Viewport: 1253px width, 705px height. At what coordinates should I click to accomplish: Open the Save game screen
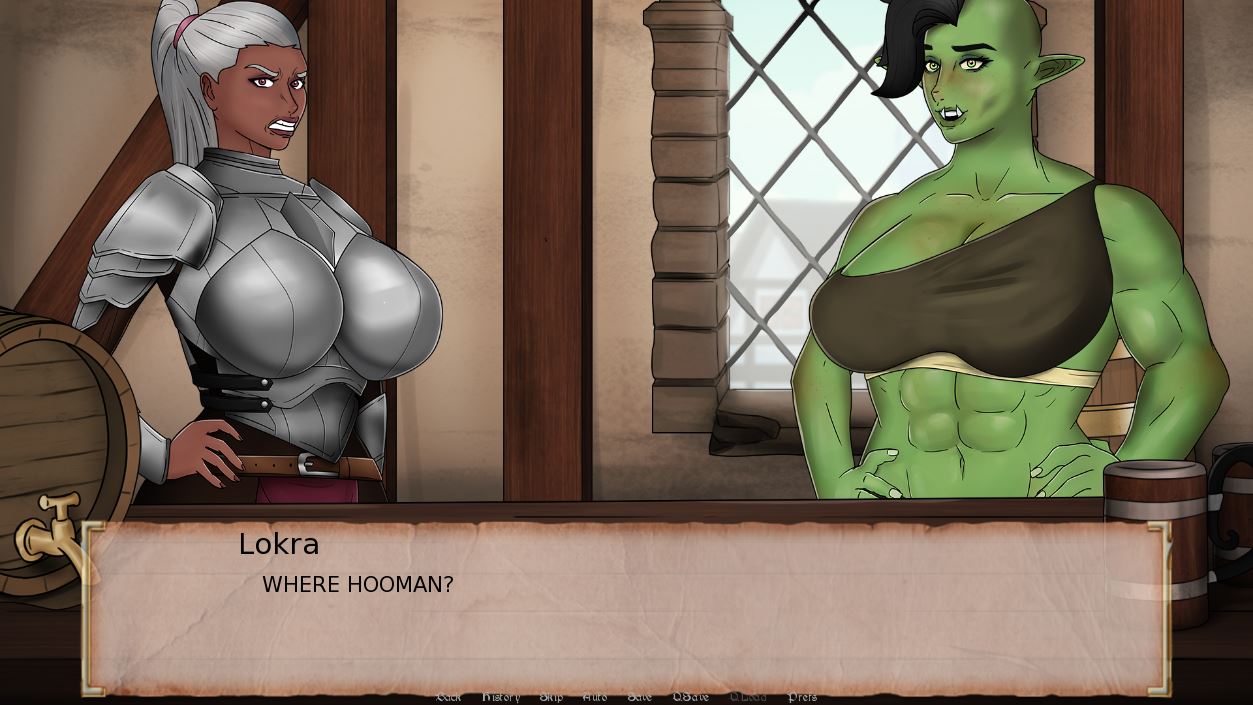[639, 697]
